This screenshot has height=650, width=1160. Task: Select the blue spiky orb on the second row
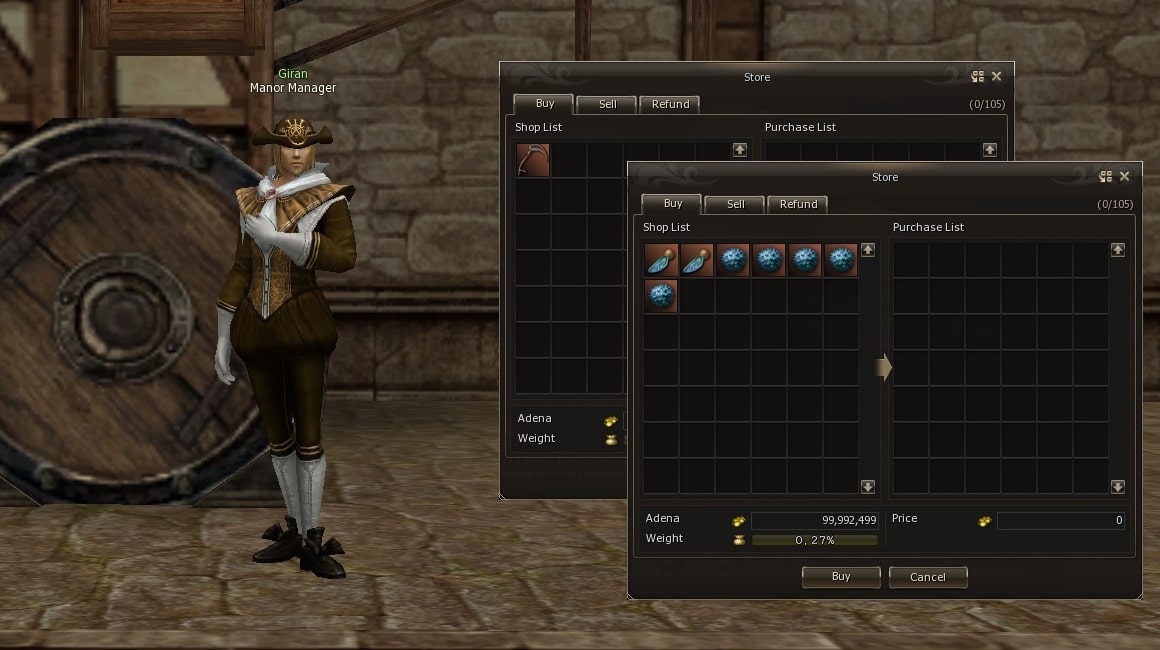pyautogui.click(x=661, y=297)
